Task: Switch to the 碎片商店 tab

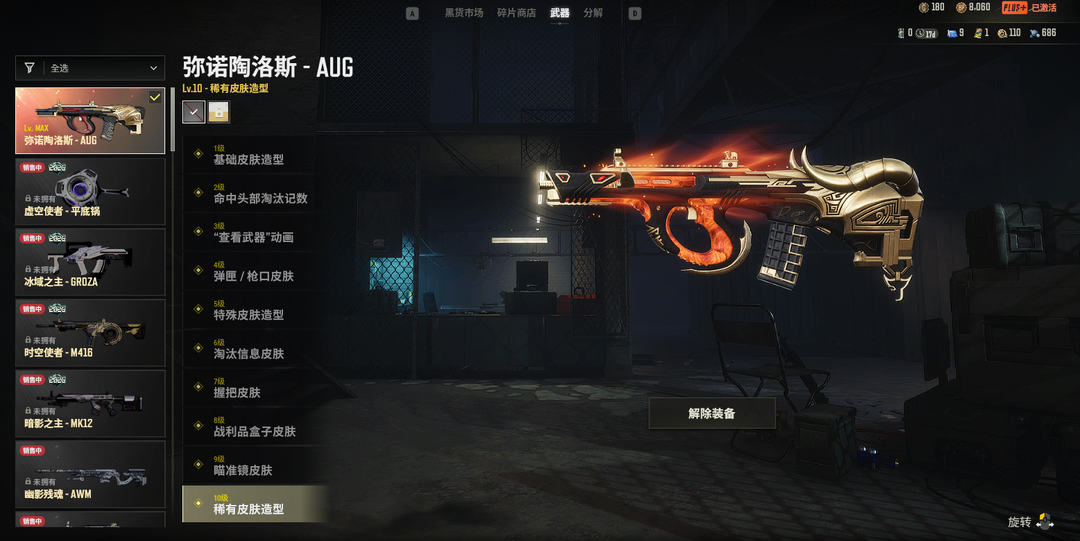Action: pyautogui.click(x=518, y=13)
